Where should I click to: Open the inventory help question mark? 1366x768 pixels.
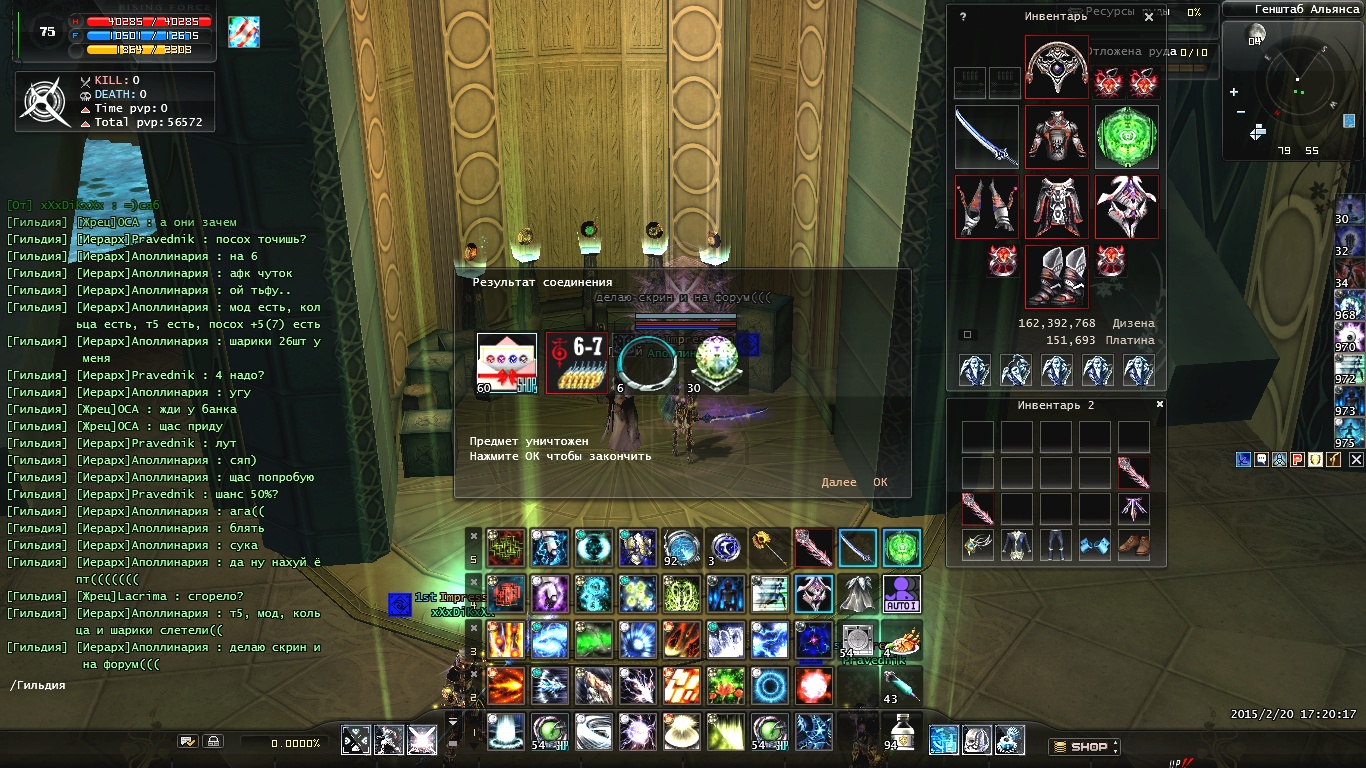(x=963, y=16)
